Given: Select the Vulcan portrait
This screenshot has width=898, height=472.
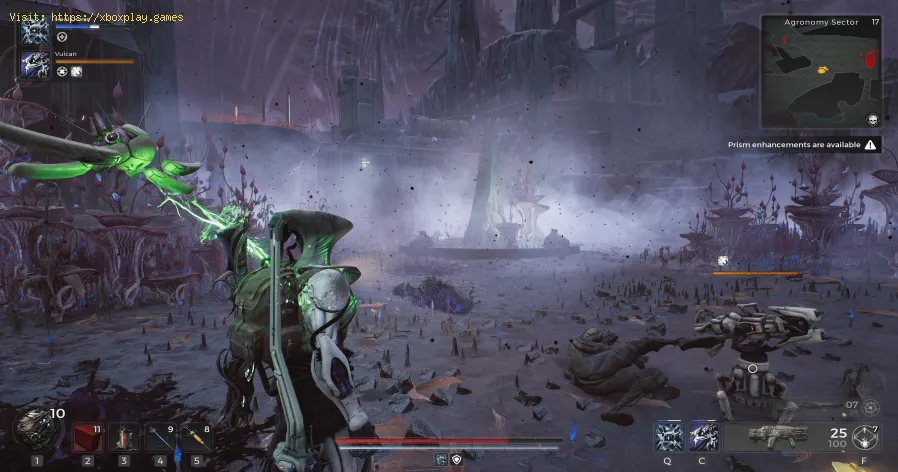Looking at the screenshot, I should click(35, 65).
